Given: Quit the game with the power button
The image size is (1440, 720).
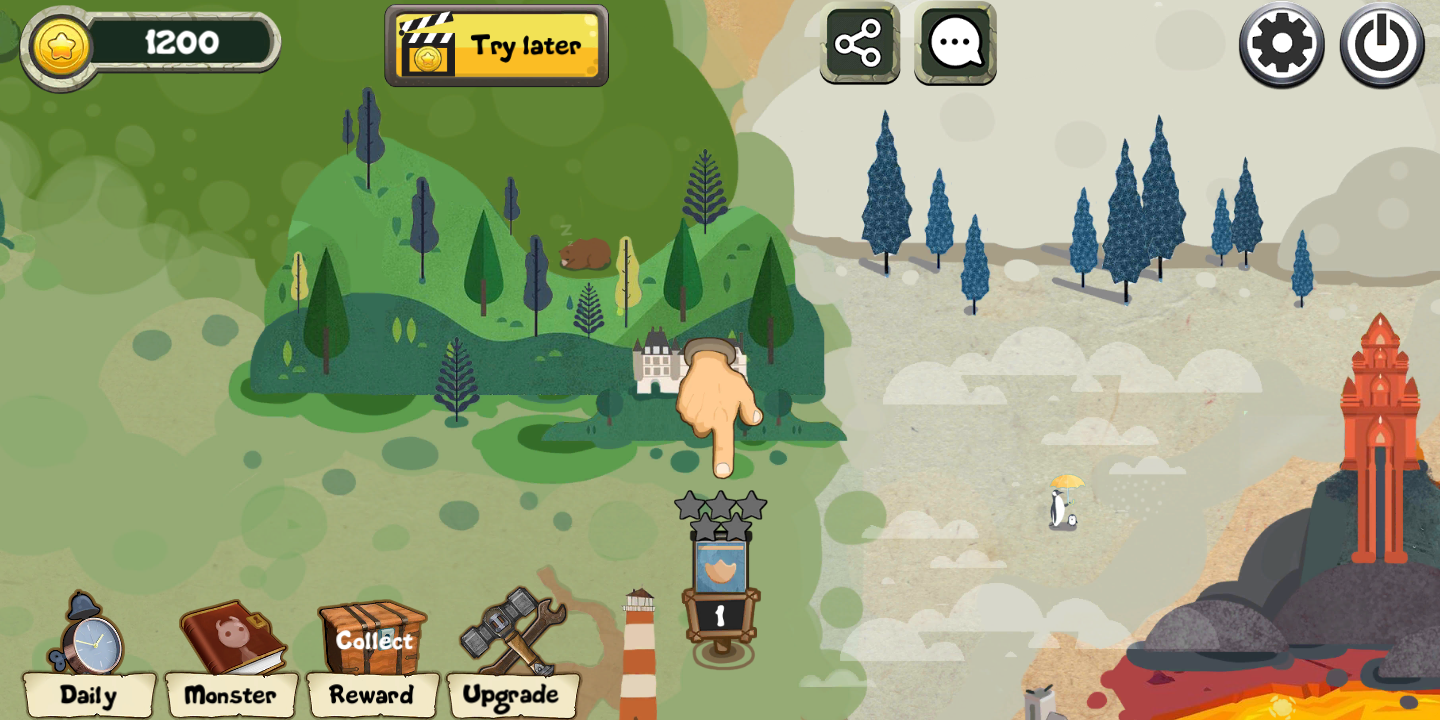Looking at the screenshot, I should [1382, 44].
